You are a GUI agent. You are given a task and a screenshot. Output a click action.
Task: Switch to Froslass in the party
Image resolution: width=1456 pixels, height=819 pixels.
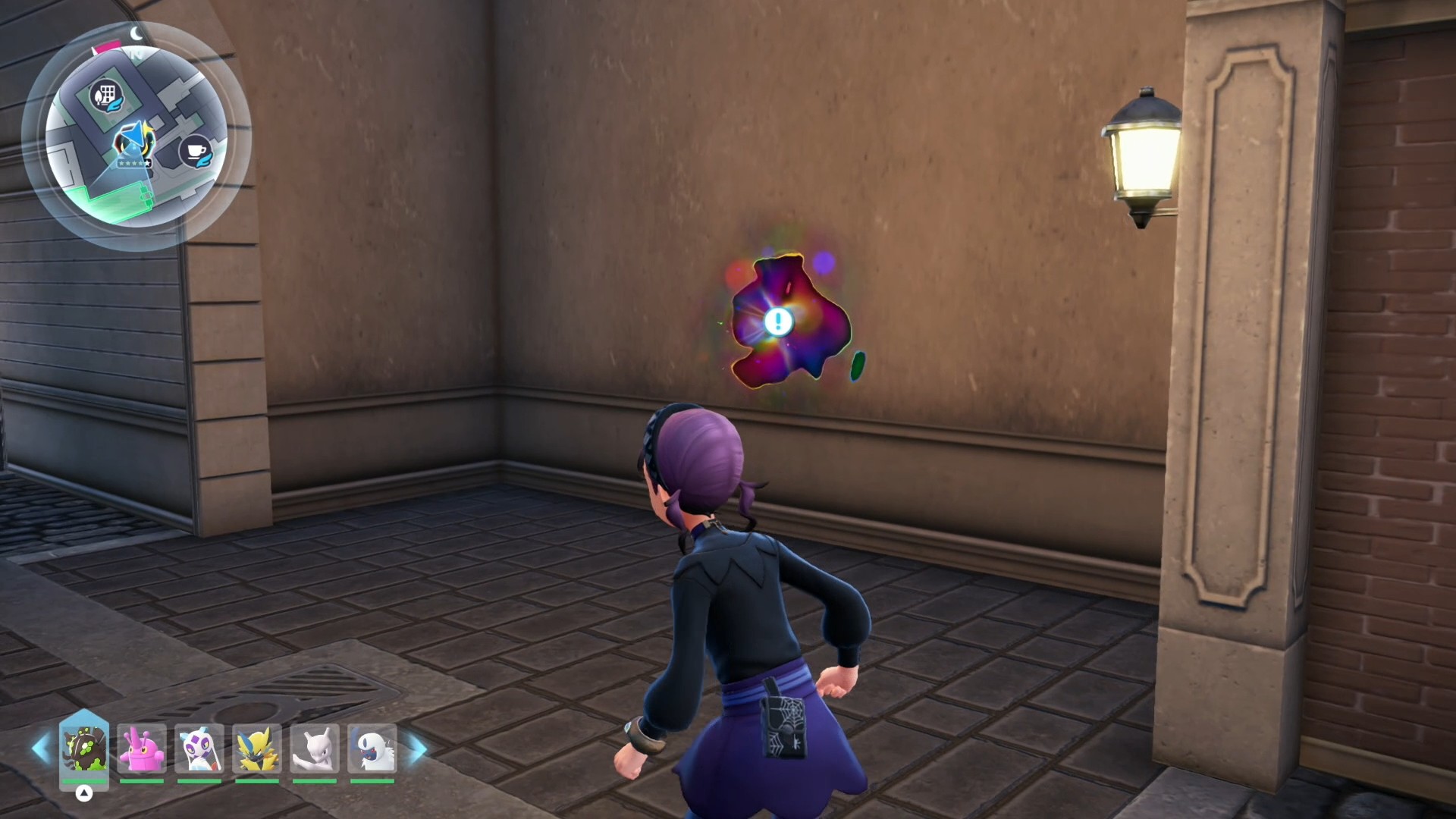pos(199,748)
